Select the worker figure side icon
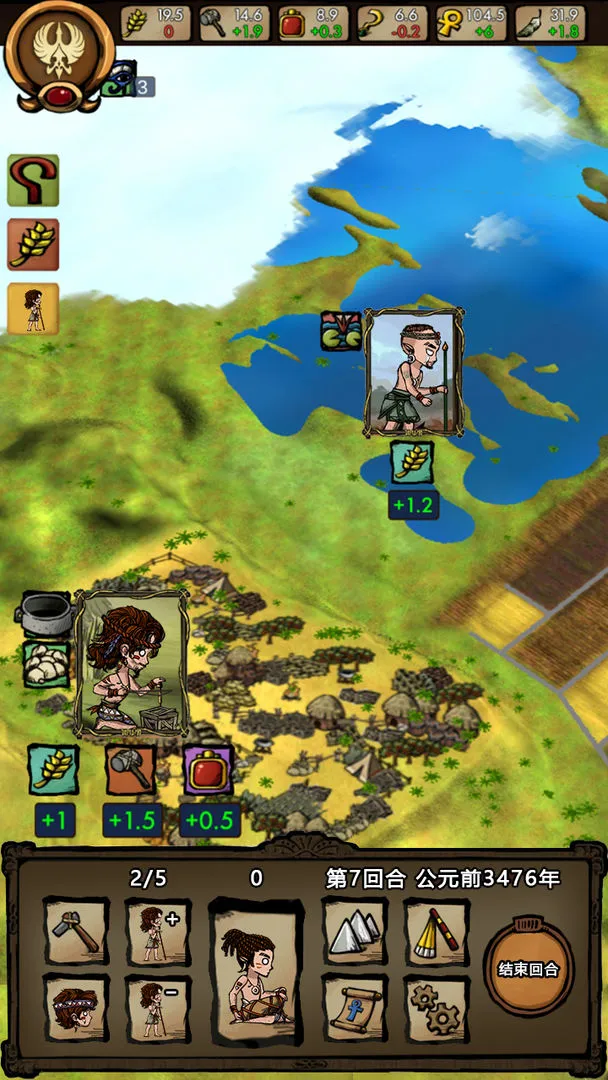 click(33, 309)
